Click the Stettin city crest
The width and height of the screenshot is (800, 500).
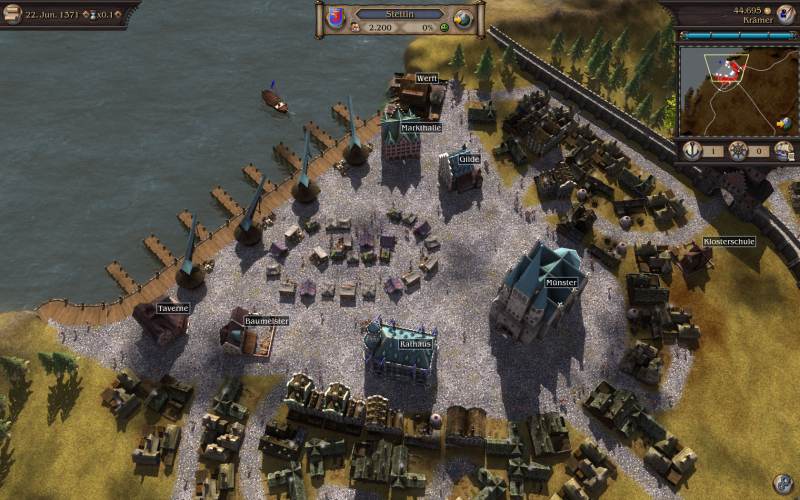tap(336, 18)
